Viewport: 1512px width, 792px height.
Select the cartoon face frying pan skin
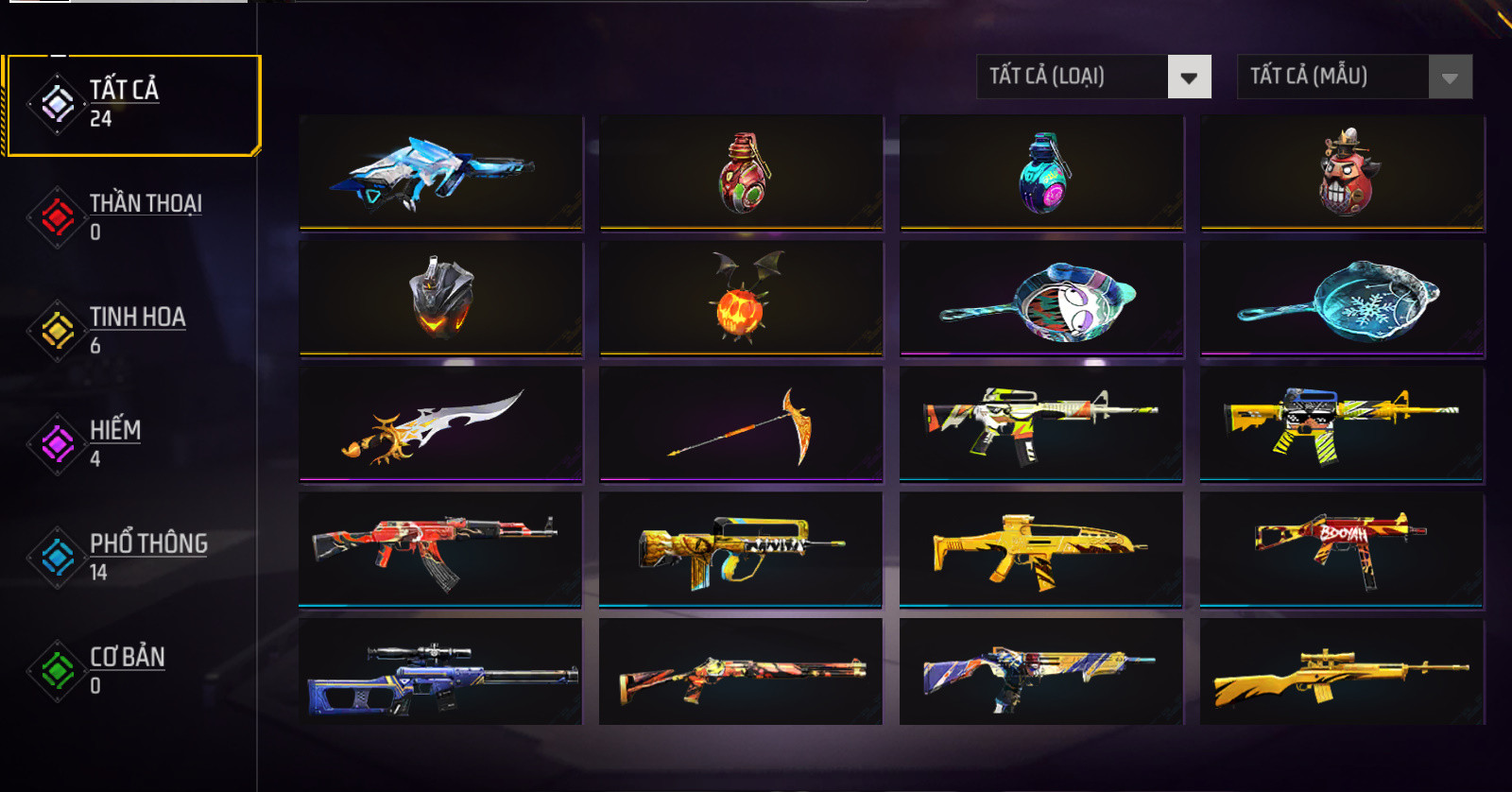click(x=1041, y=298)
